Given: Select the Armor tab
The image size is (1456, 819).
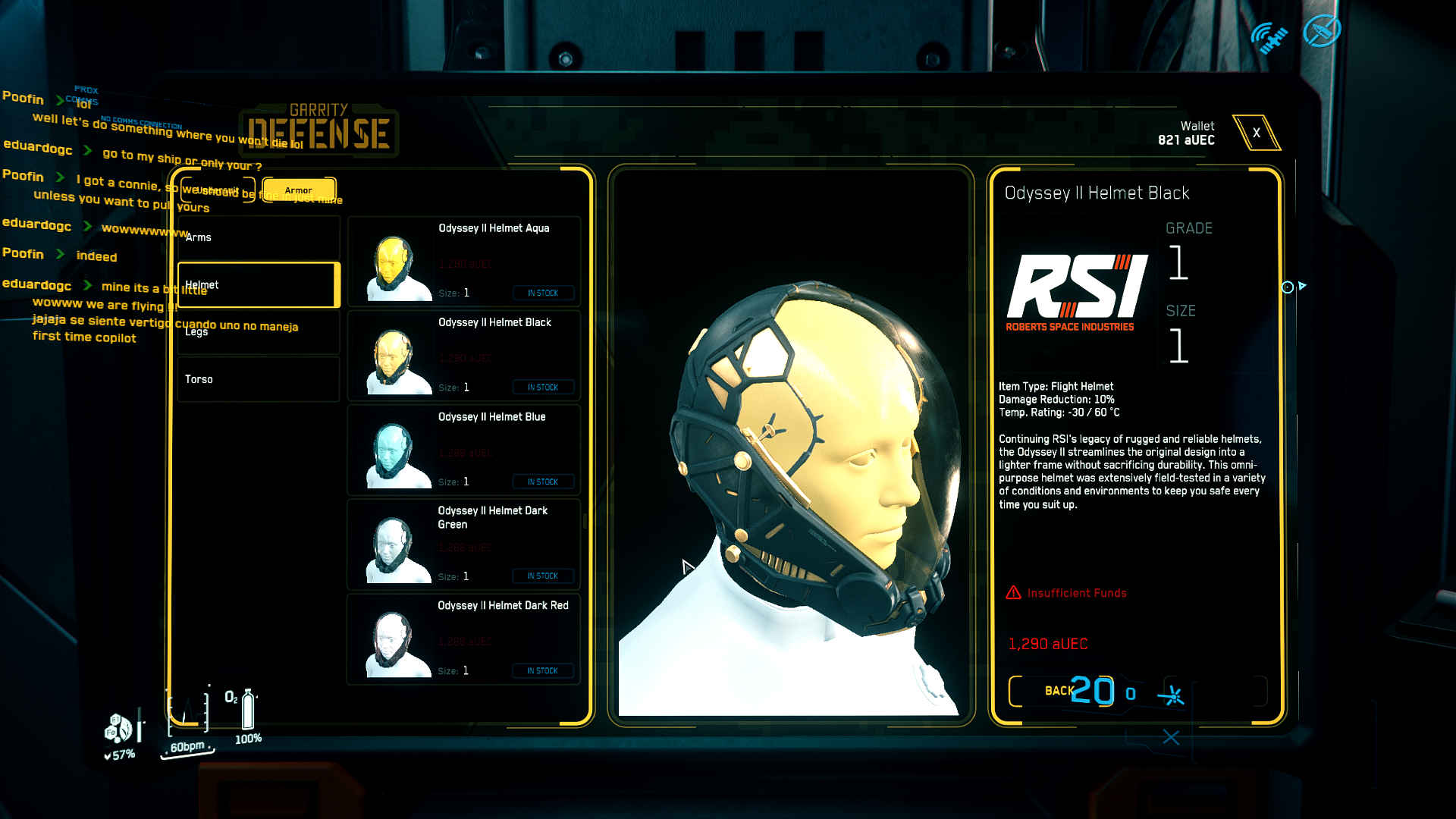Looking at the screenshot, I should pyautogui.click(x=299, y=190).
